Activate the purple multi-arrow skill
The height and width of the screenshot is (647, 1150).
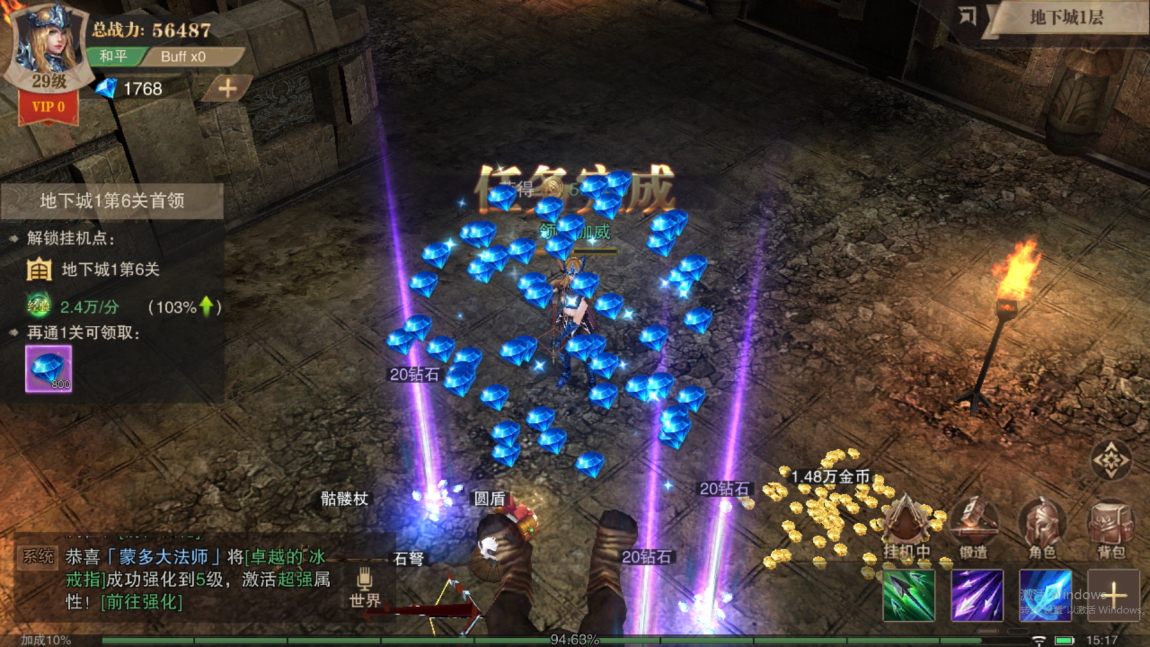click(x=977, y=596)
